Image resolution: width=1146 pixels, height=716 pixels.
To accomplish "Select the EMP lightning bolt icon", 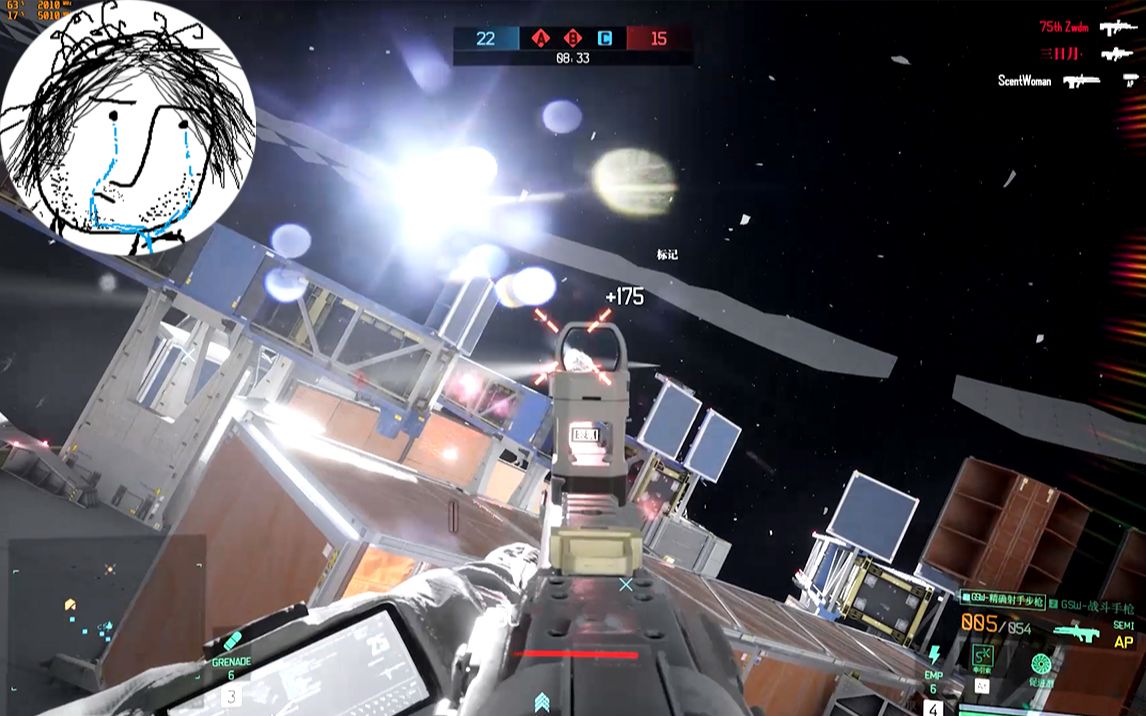I will pos(934,656).
